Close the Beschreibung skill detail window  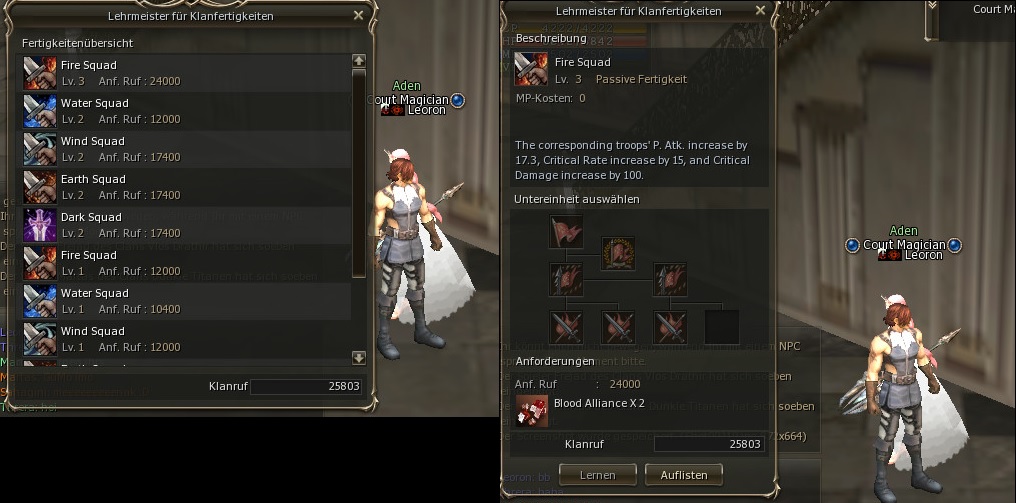pos(760,11)
